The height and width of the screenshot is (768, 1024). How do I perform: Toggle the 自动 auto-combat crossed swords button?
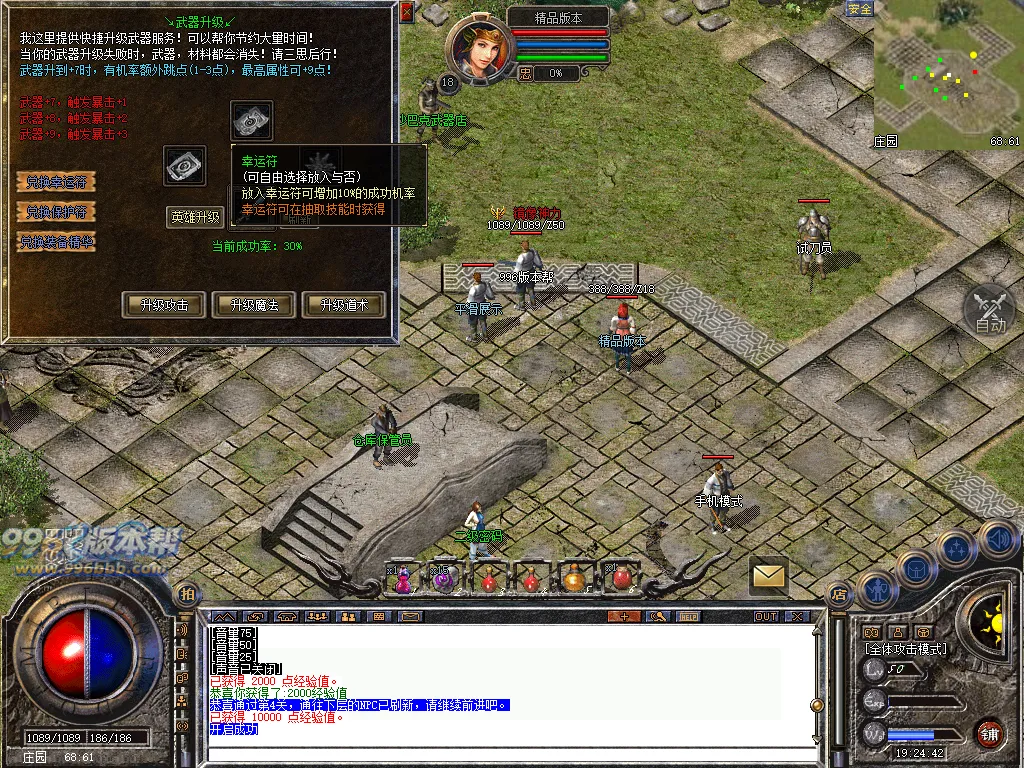(990, 310)
